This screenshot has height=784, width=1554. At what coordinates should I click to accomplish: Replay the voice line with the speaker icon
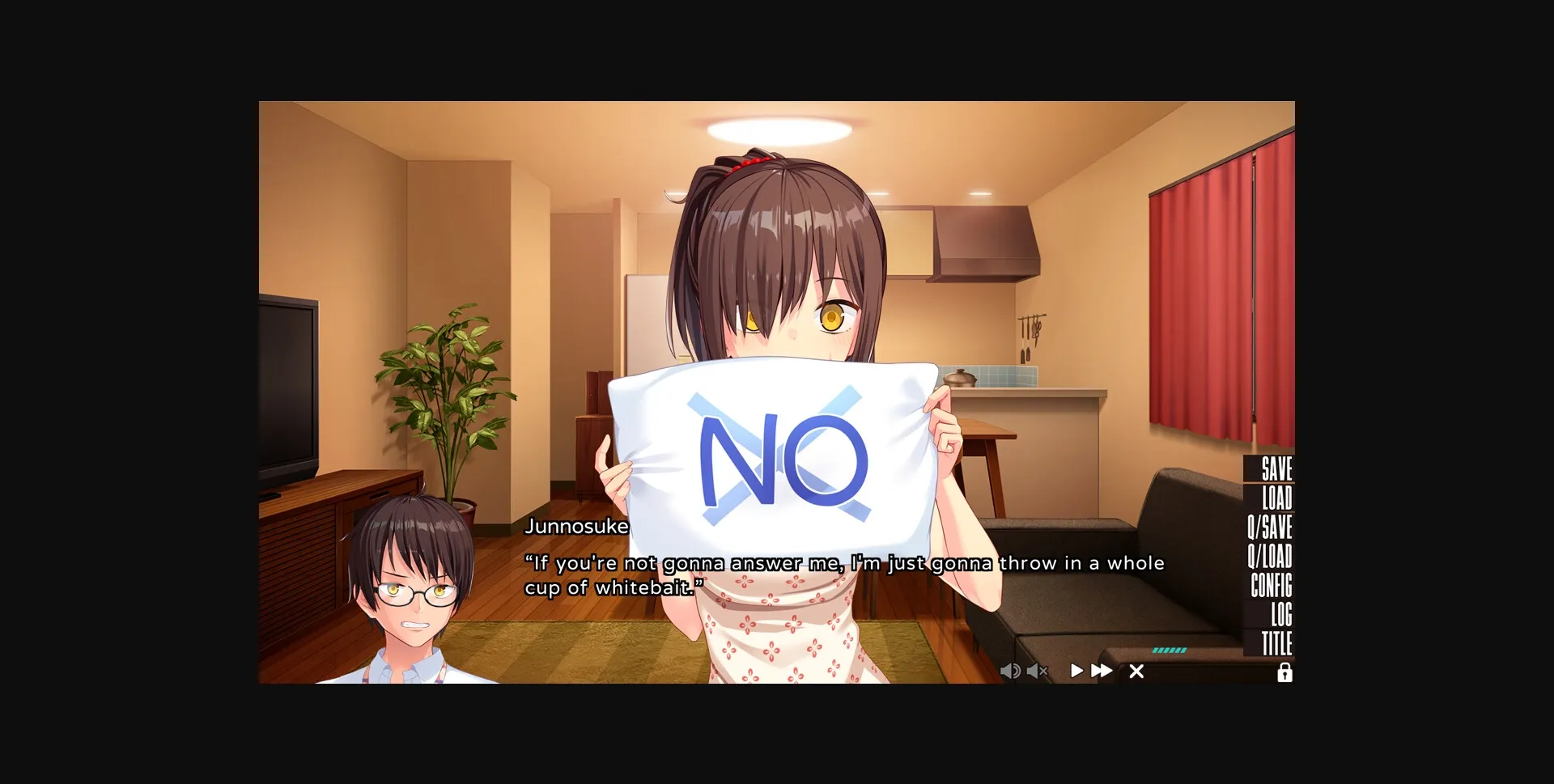click(x=1010, y=672)
